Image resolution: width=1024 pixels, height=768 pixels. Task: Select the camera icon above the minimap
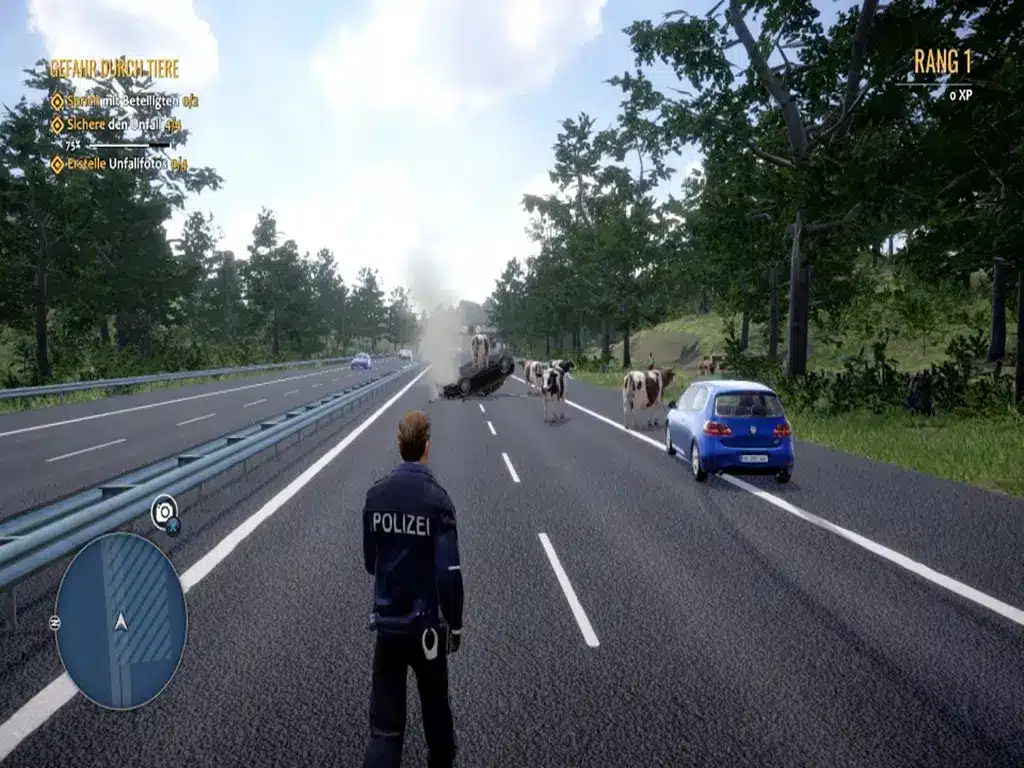(164, 511)
